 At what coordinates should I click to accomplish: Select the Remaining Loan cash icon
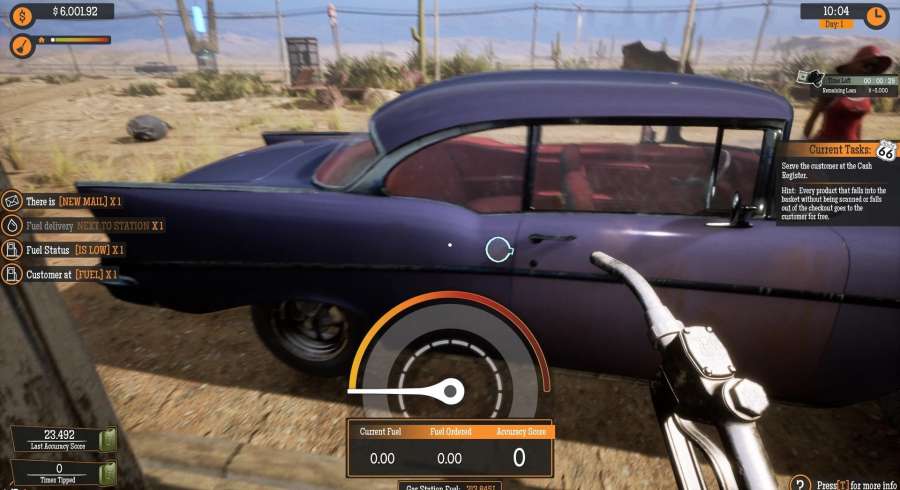point(808,78)
